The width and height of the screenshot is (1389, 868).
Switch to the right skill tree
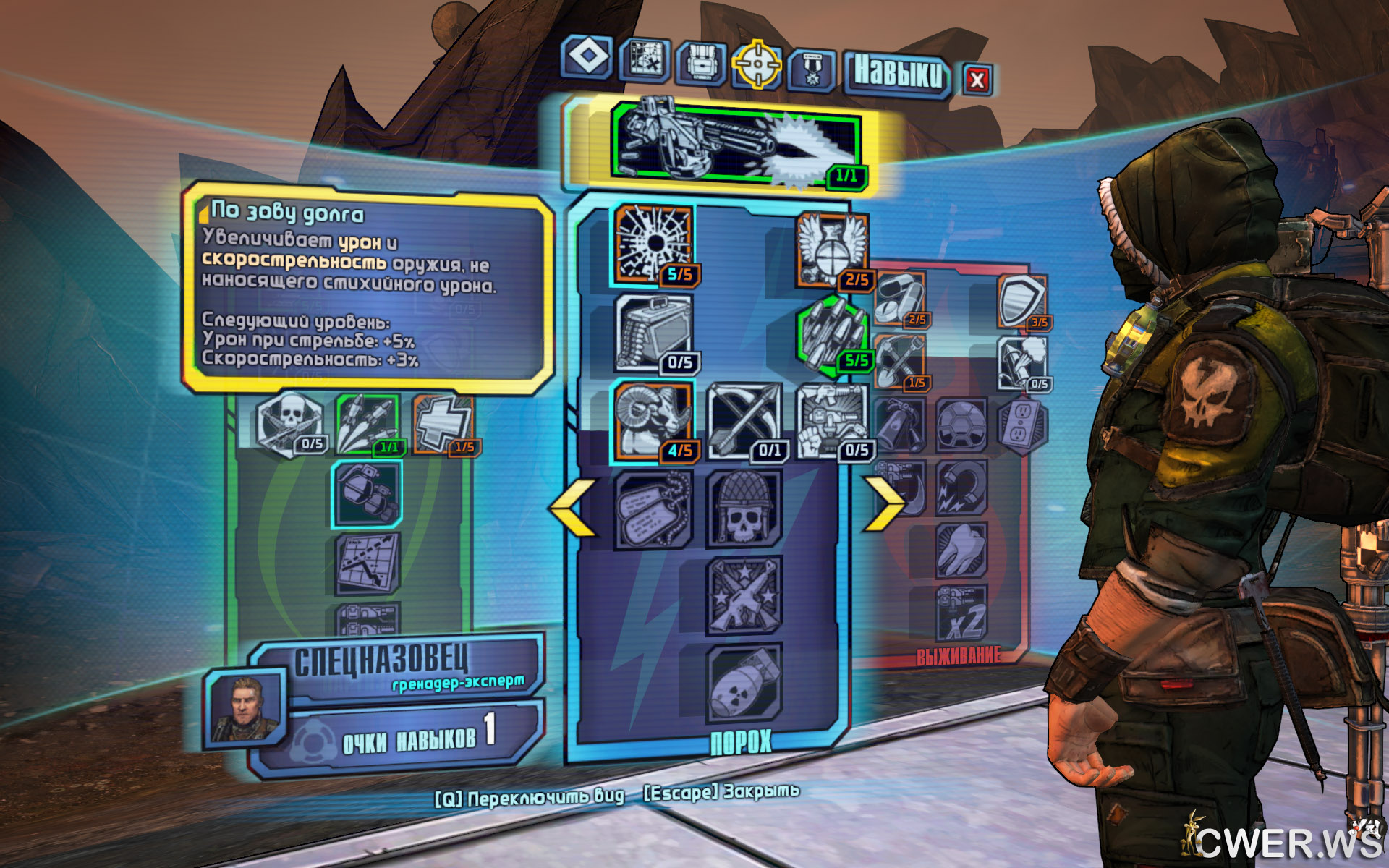click(x=883, y=503)
